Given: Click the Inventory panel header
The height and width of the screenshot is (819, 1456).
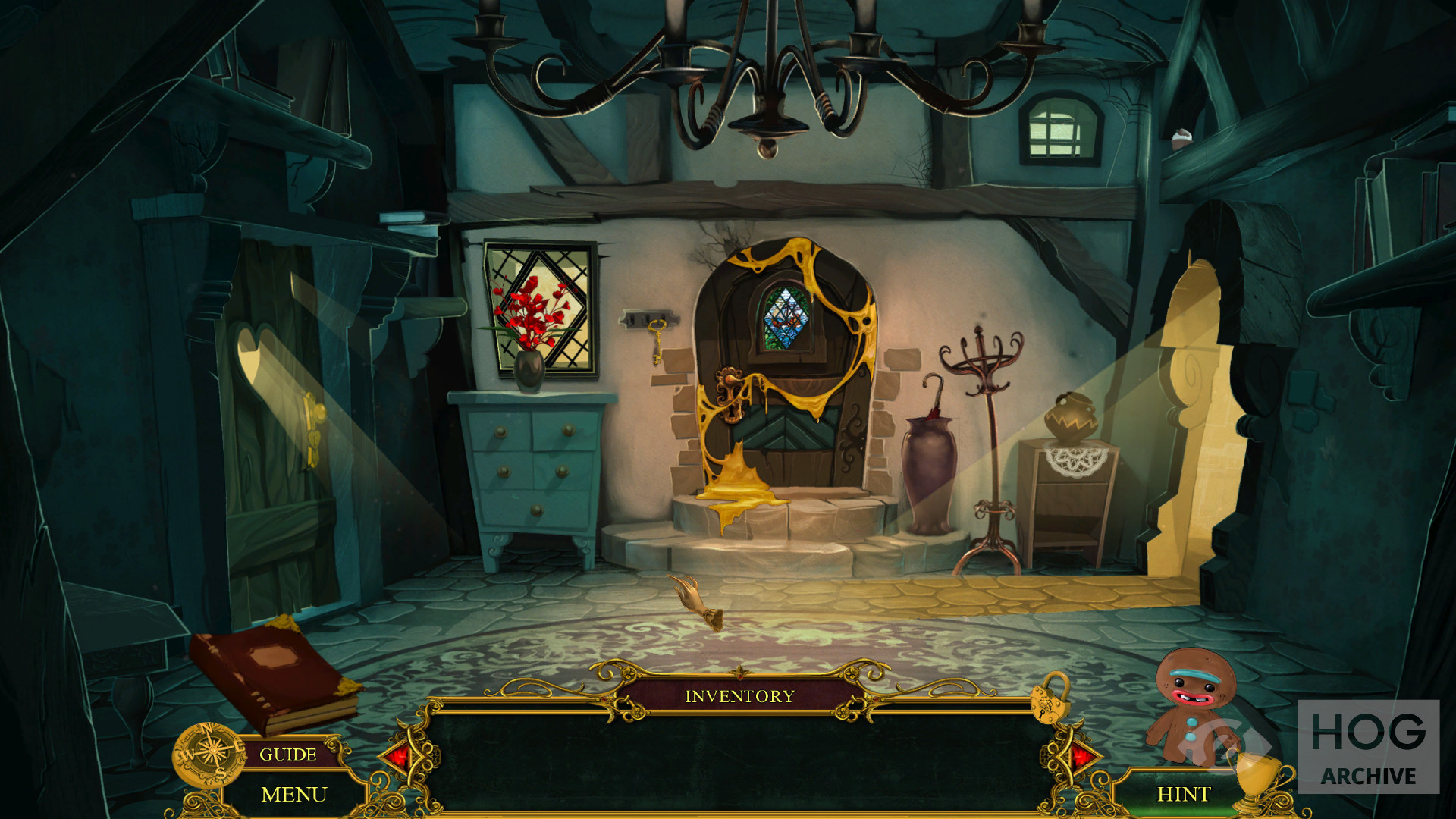Looking at the screenshot, I should 739,696.
